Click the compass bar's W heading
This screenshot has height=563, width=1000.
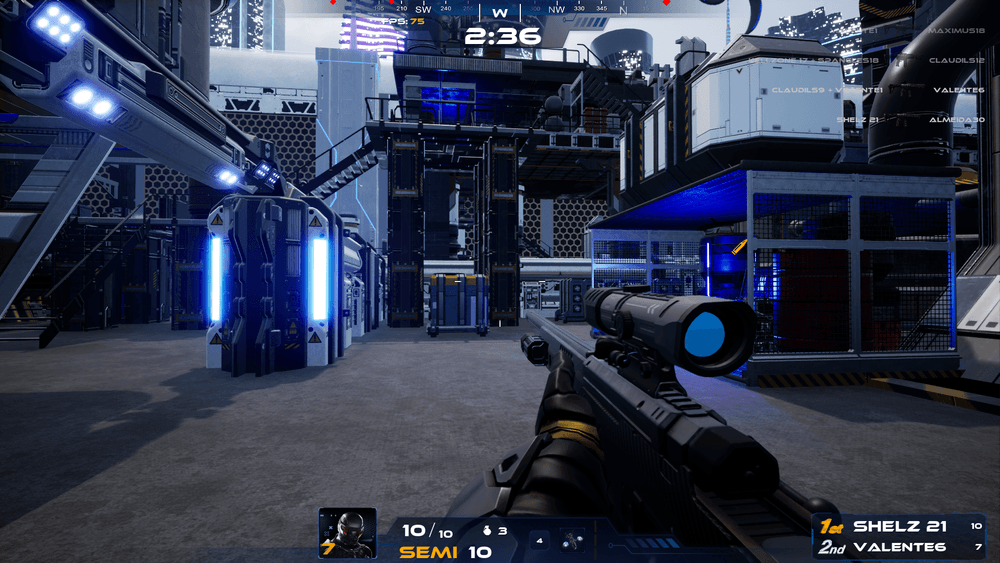coord(499,11)
